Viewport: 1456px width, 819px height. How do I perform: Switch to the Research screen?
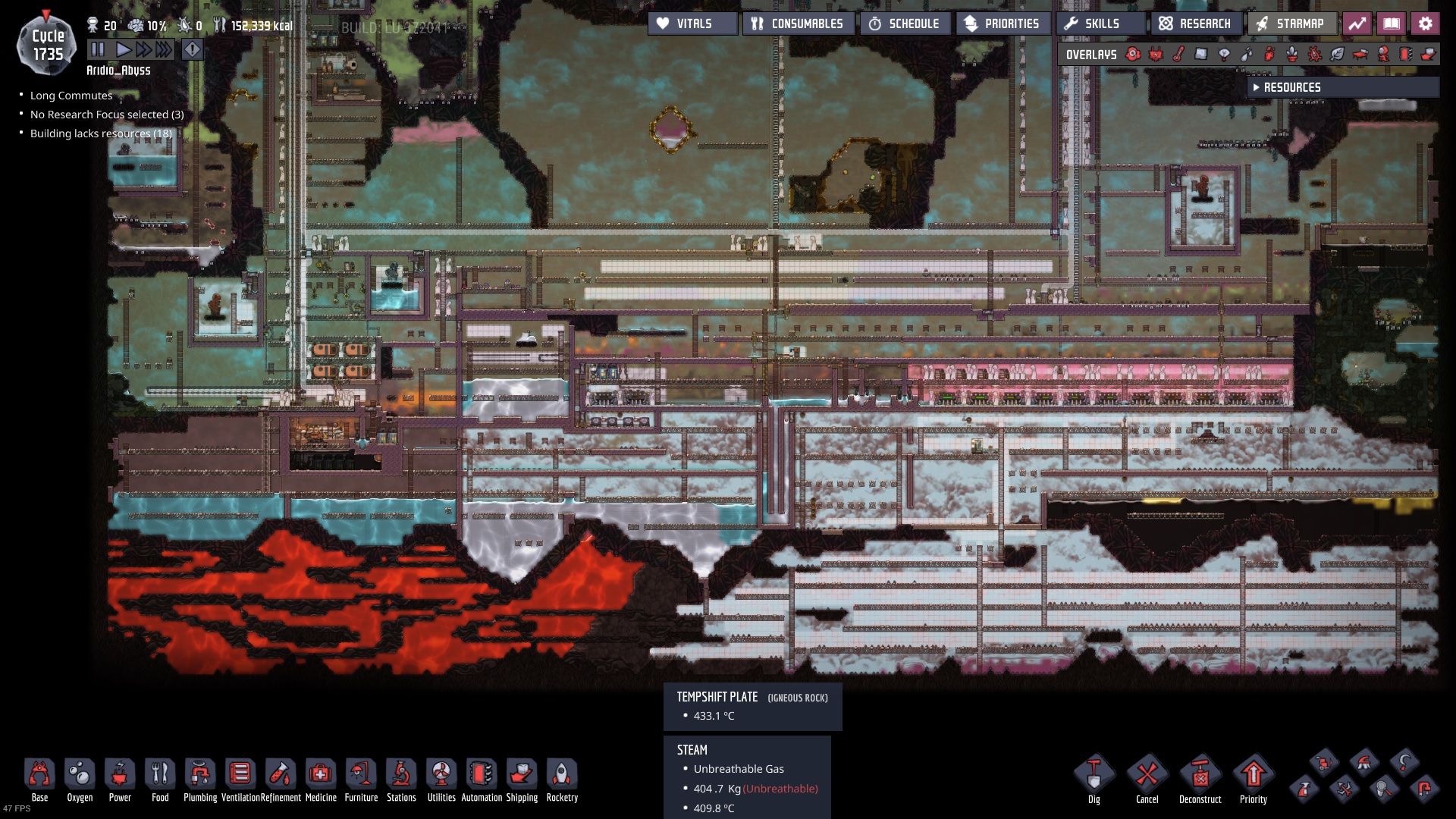(x=1195, y=24)
